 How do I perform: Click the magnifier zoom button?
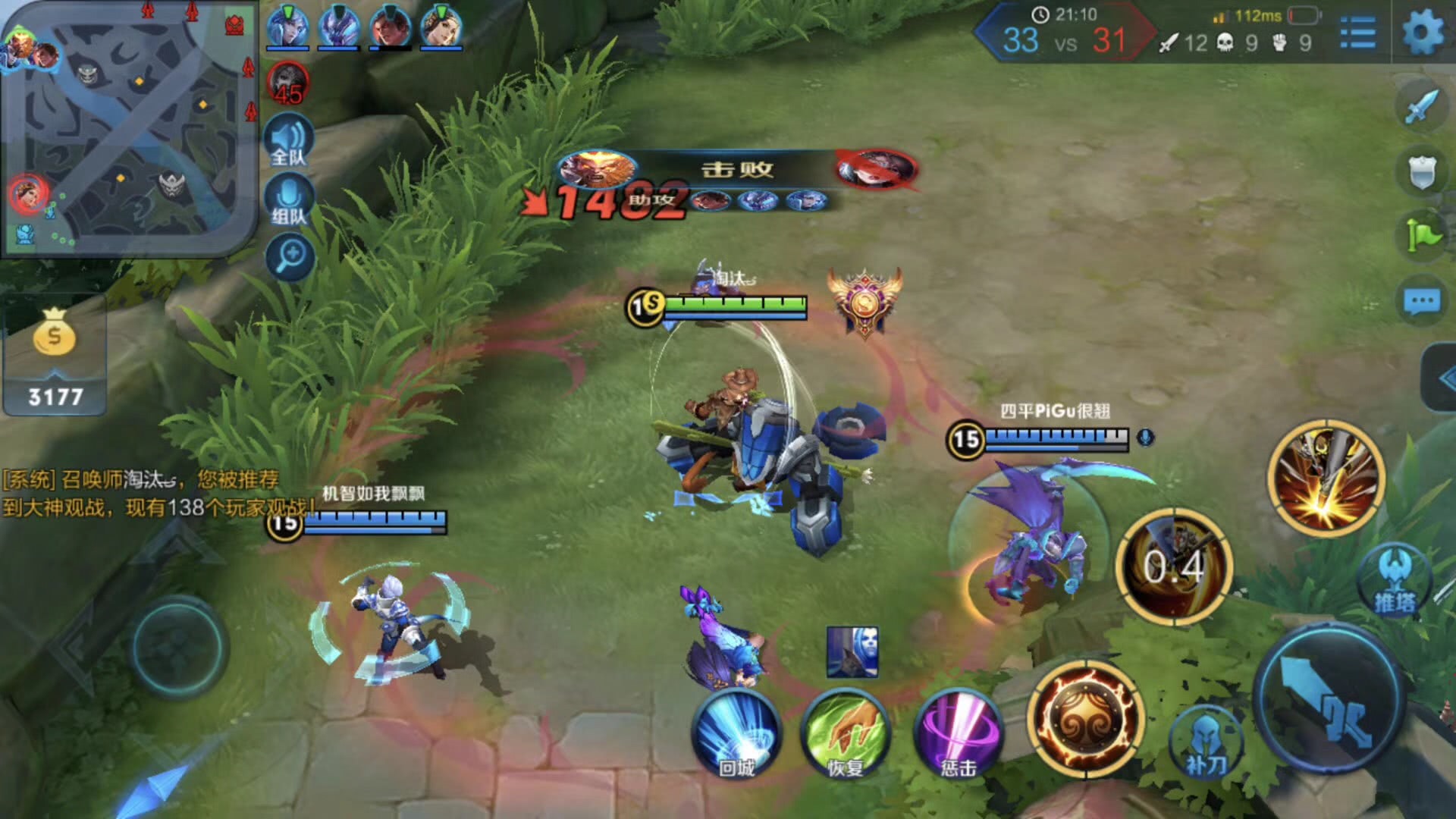[x=290, y=256]
